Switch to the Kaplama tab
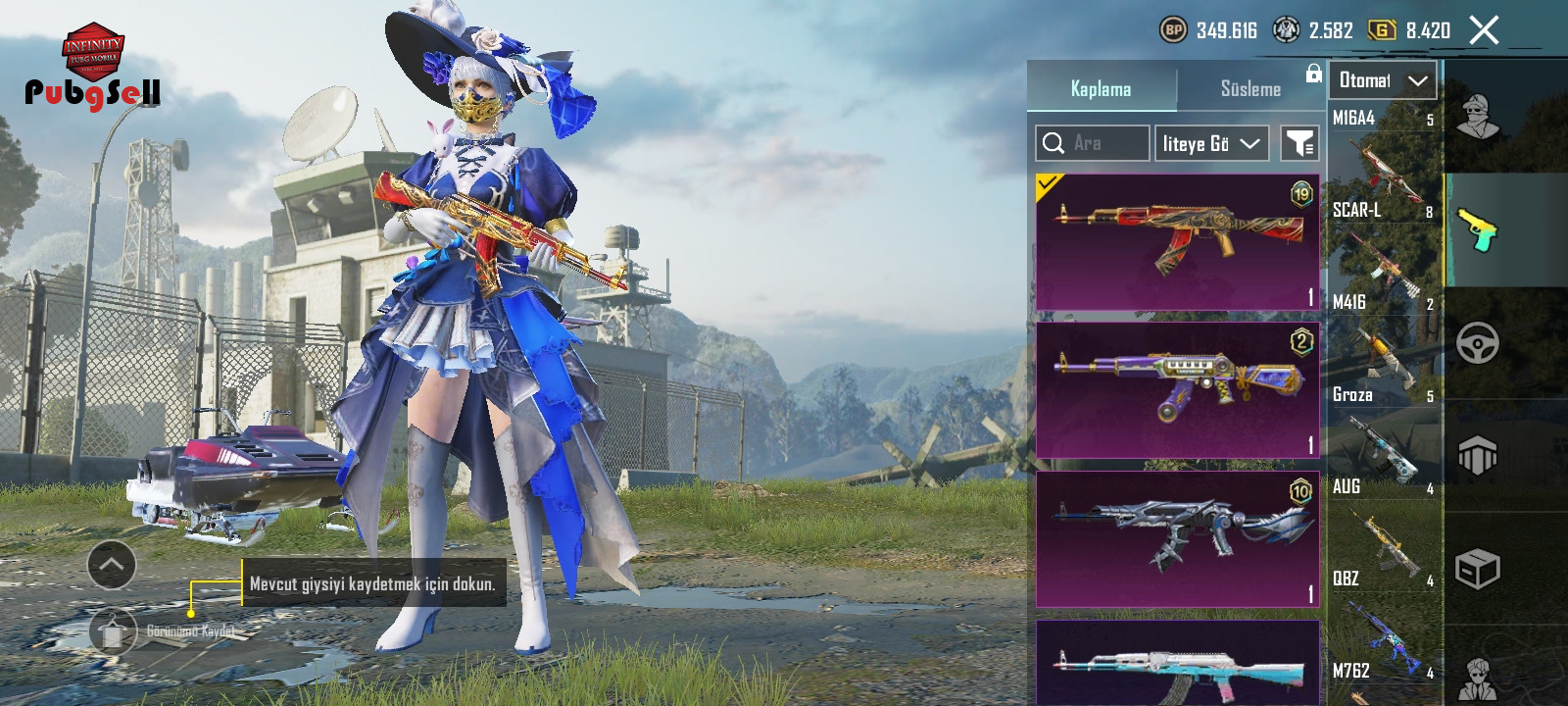1568x706 pixels. coord(1101,88)
